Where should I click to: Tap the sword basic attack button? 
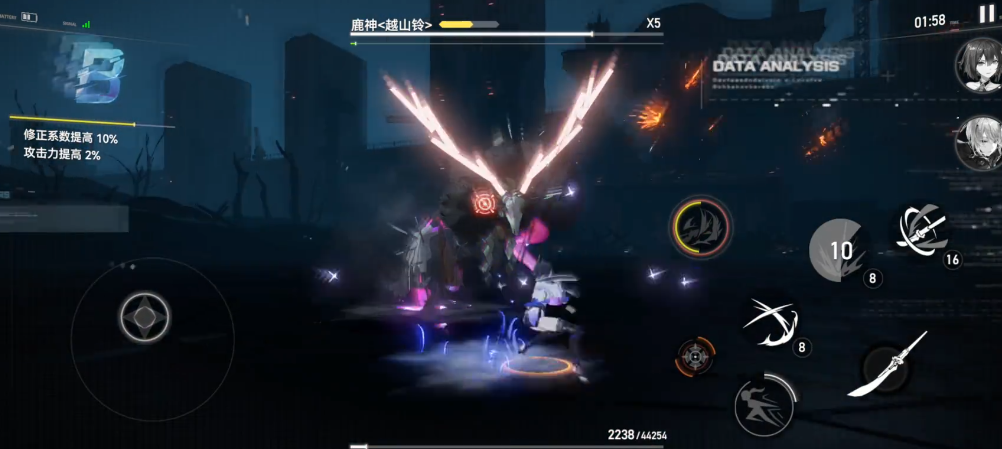click(888, 368)
